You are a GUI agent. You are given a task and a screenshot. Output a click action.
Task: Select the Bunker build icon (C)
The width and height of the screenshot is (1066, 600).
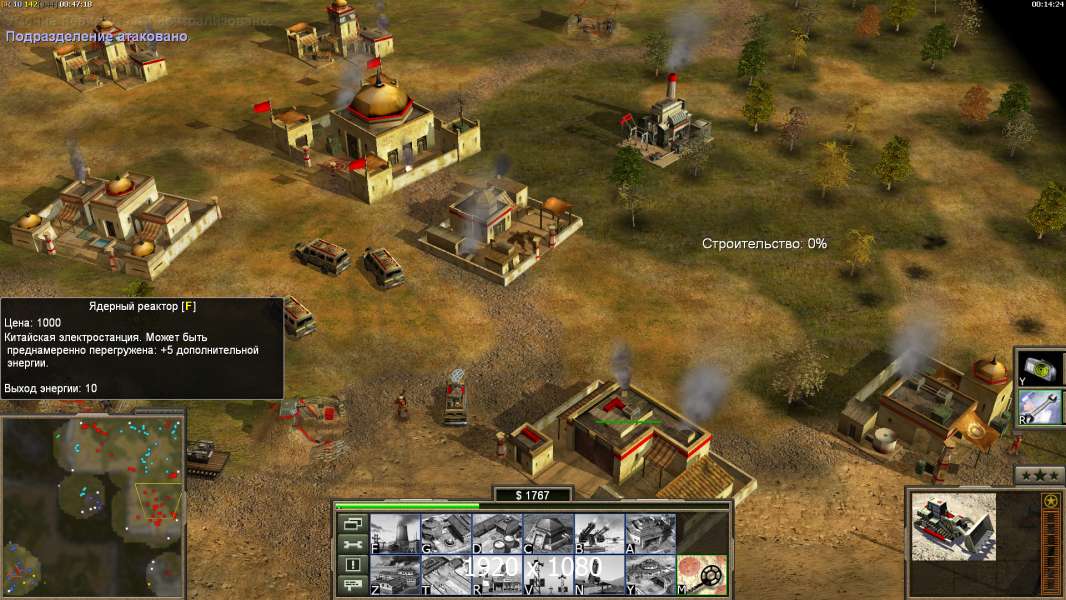click(548, 533)
